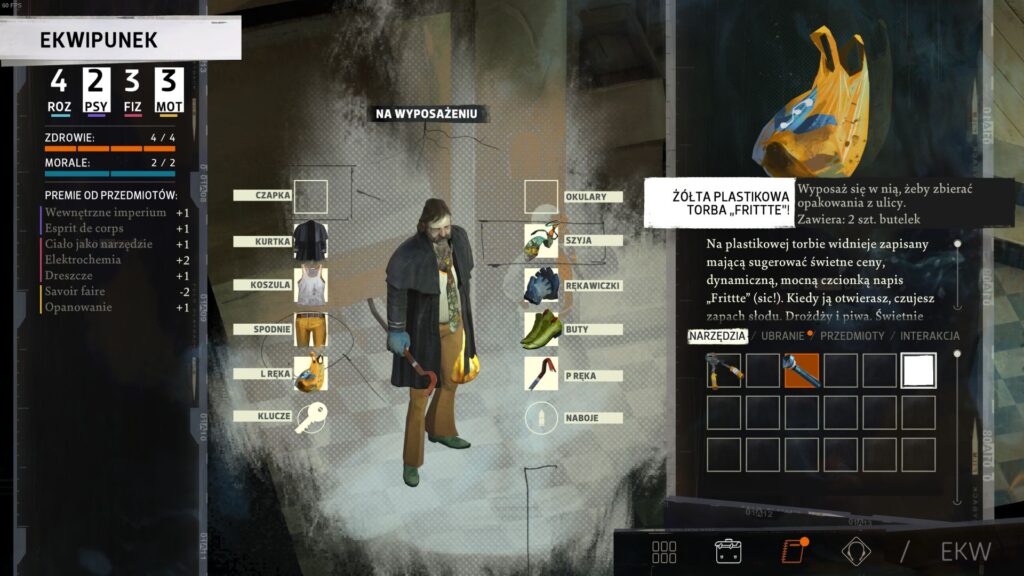Switch to the Ubranie tab
Viewport: 1024px width, 576px height.
(x=781, y=336)
